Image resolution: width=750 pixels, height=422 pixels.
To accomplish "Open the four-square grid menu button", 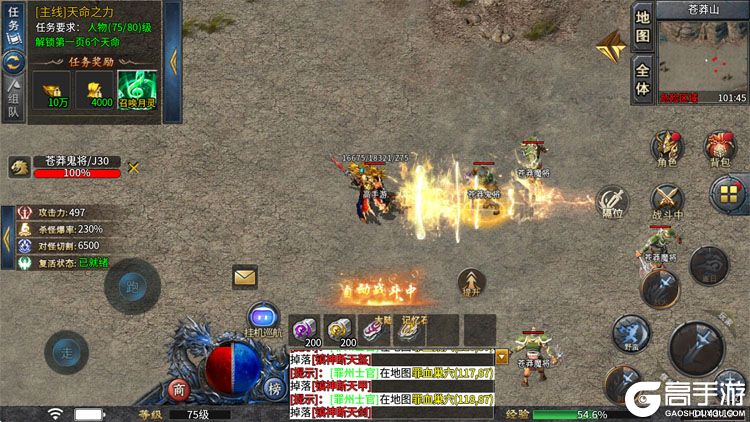I will pos(727,192).
